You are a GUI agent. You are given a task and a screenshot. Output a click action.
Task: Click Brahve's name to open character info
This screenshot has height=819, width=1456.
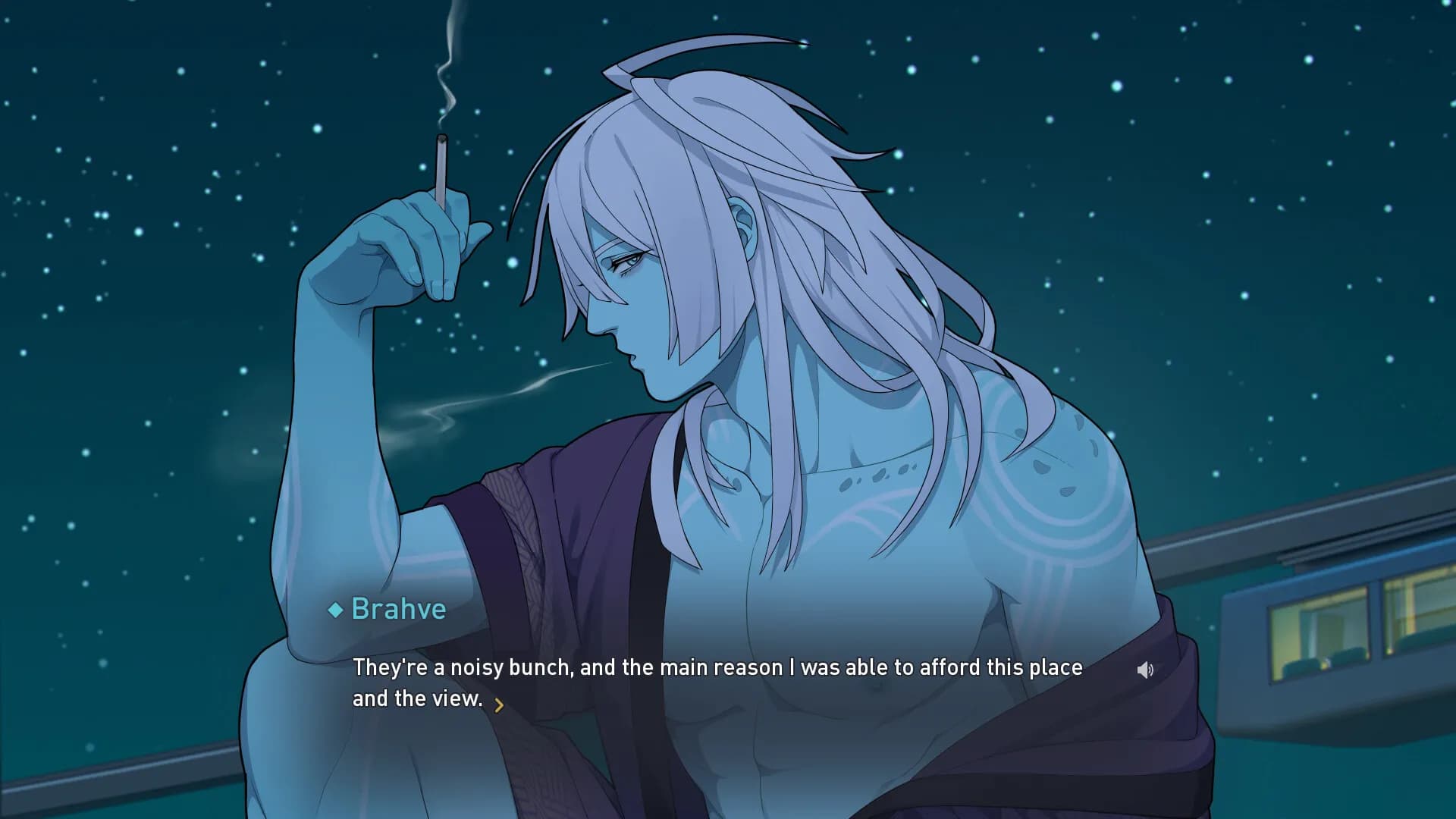tap(398, 609)
